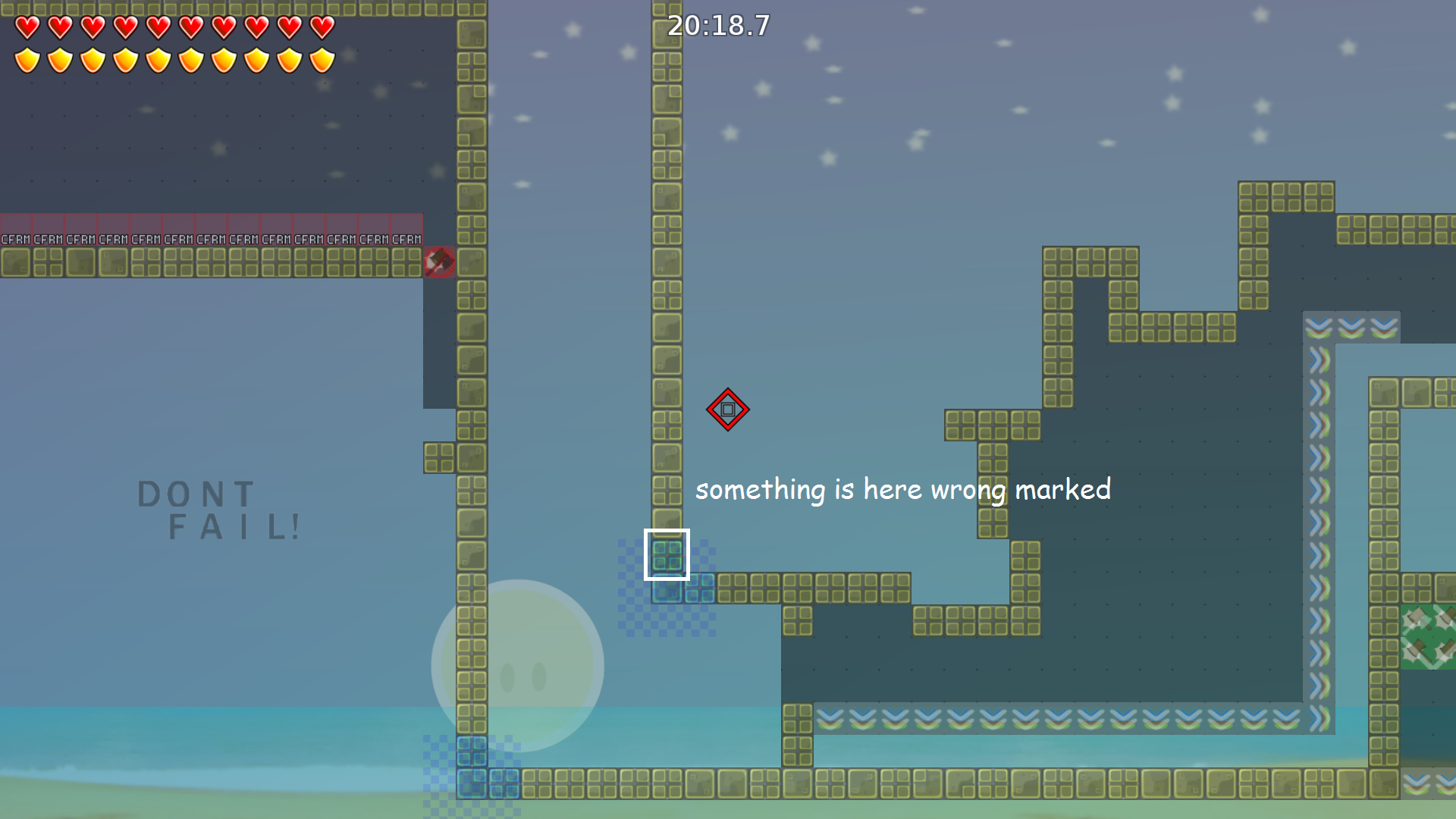Click the red arrow block ending the CFRM row
Viewport: 1456px width, 819px height.
pos(440,262)
